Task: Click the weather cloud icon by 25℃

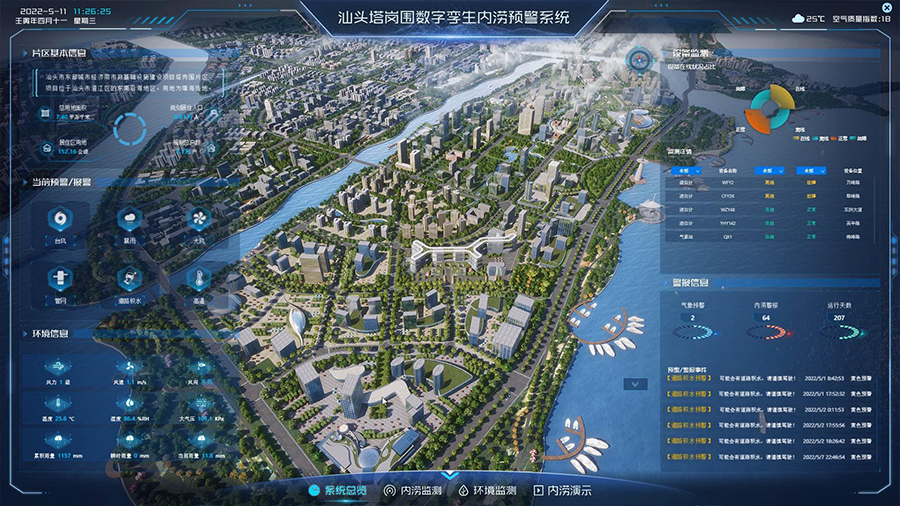Action: [x=797, y=18]
